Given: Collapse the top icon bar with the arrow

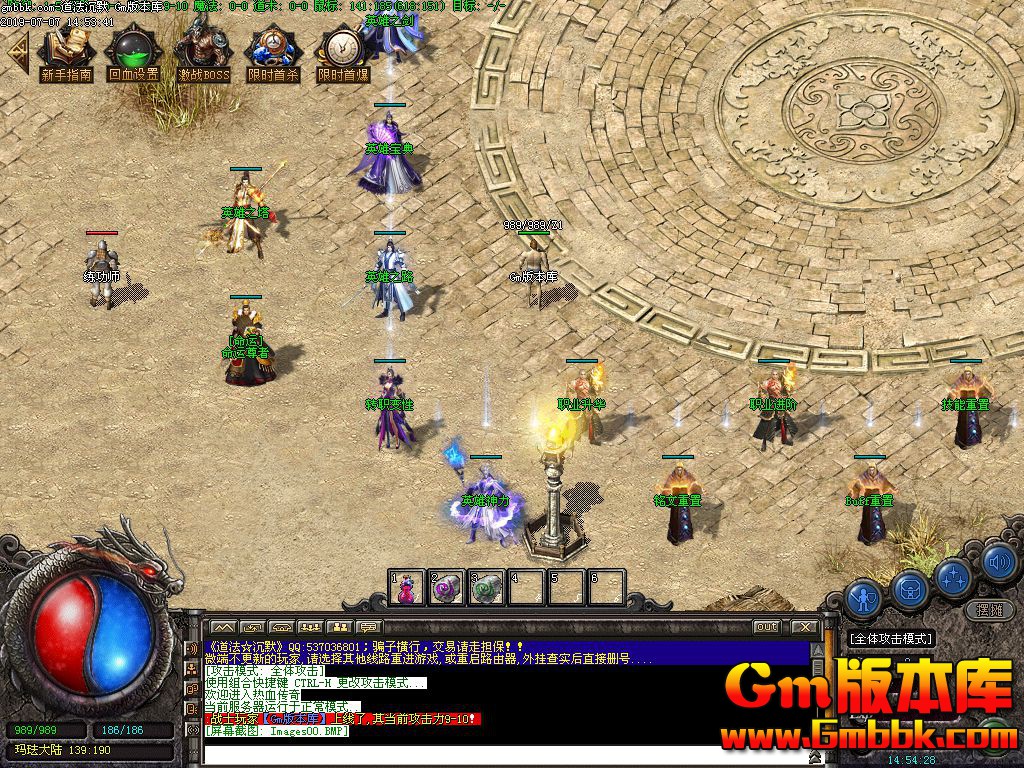Looking at the screenshot, I should tap(16, 55).
